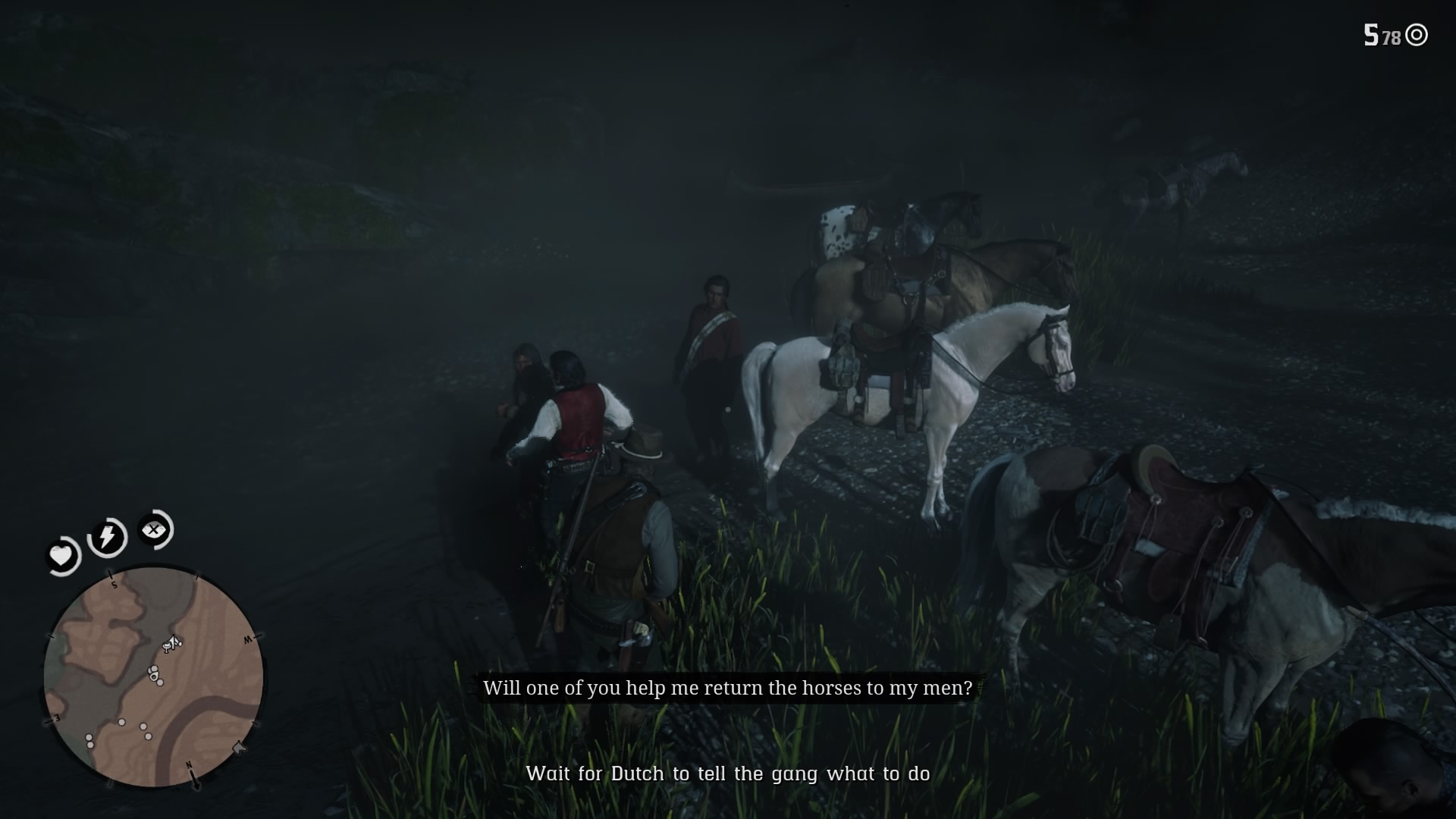
Task: Select the camp marker on the minimap
Action: (168, 646)
